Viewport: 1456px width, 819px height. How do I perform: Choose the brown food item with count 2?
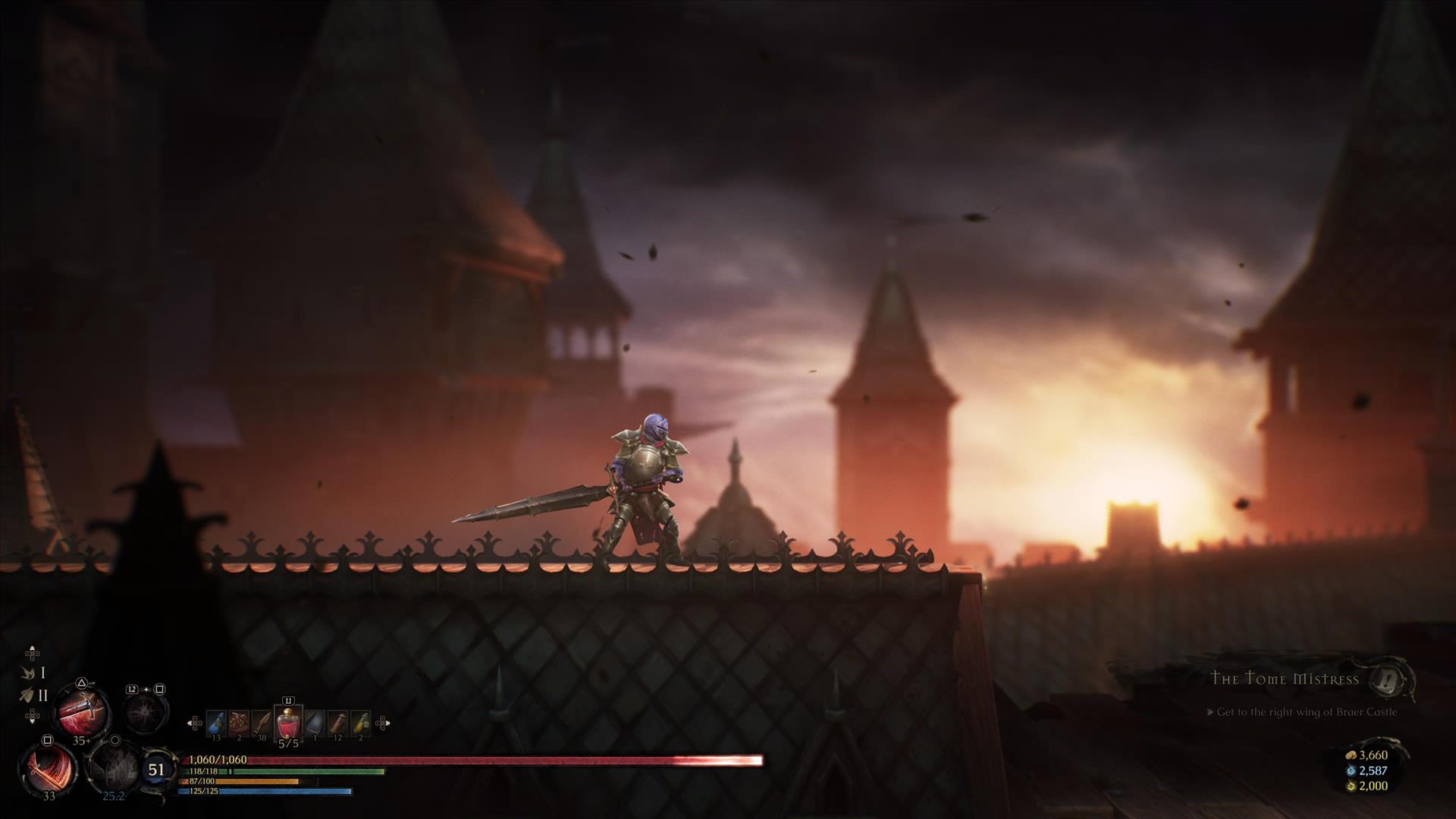pos(240,723)
